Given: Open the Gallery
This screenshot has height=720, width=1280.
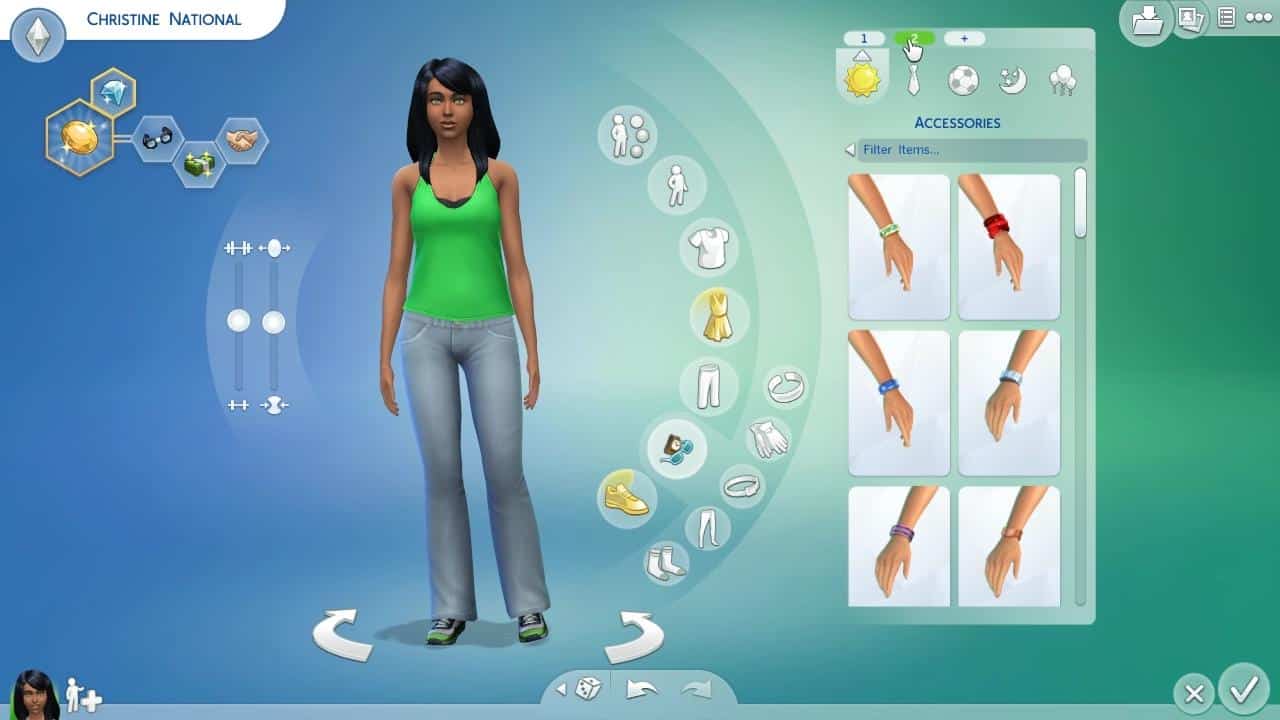Looking at the screenshot, I should [1190, 20].
